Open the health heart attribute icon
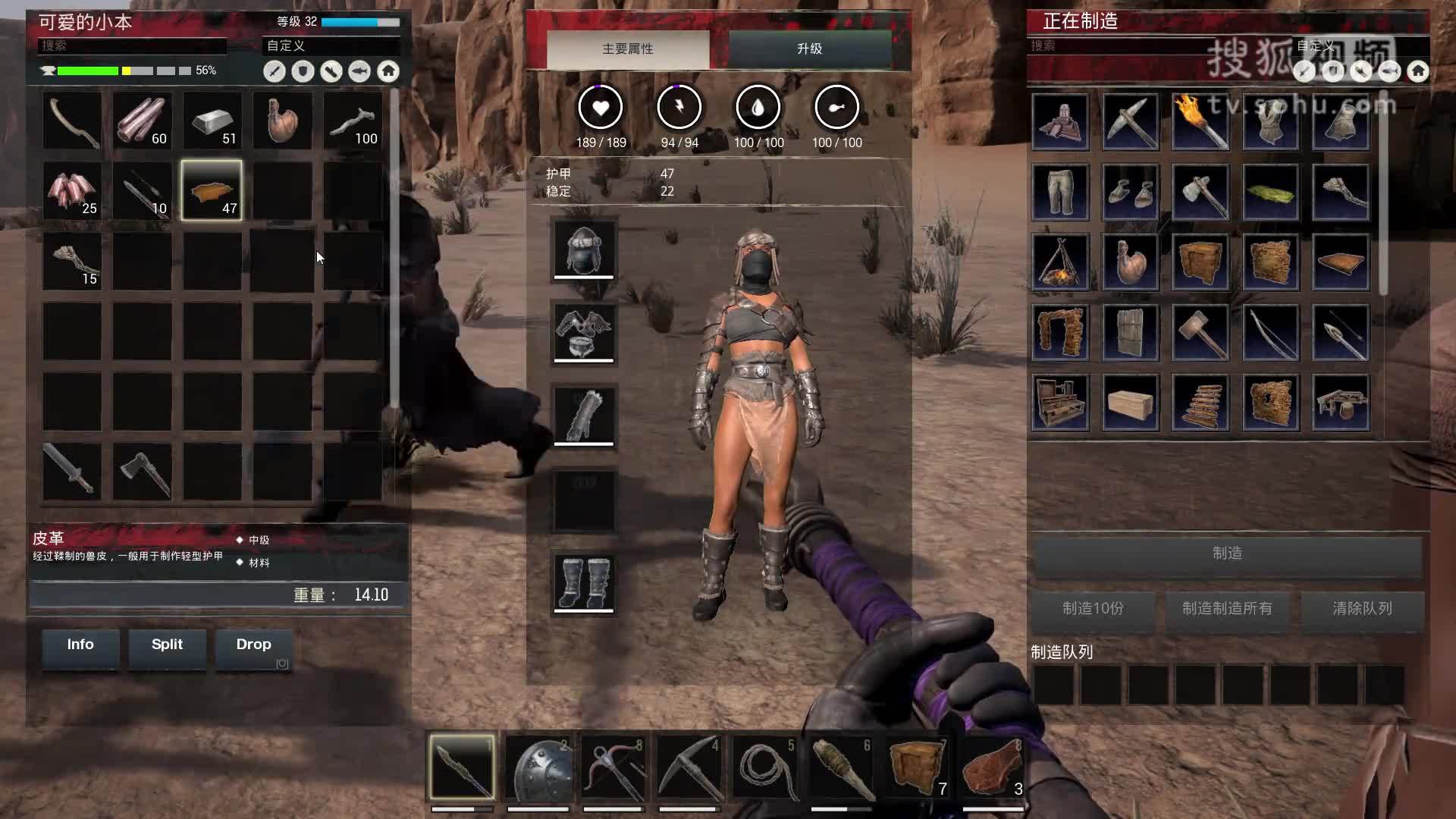This screenshot has width=1456, height=819. click(x=601, y=108)
